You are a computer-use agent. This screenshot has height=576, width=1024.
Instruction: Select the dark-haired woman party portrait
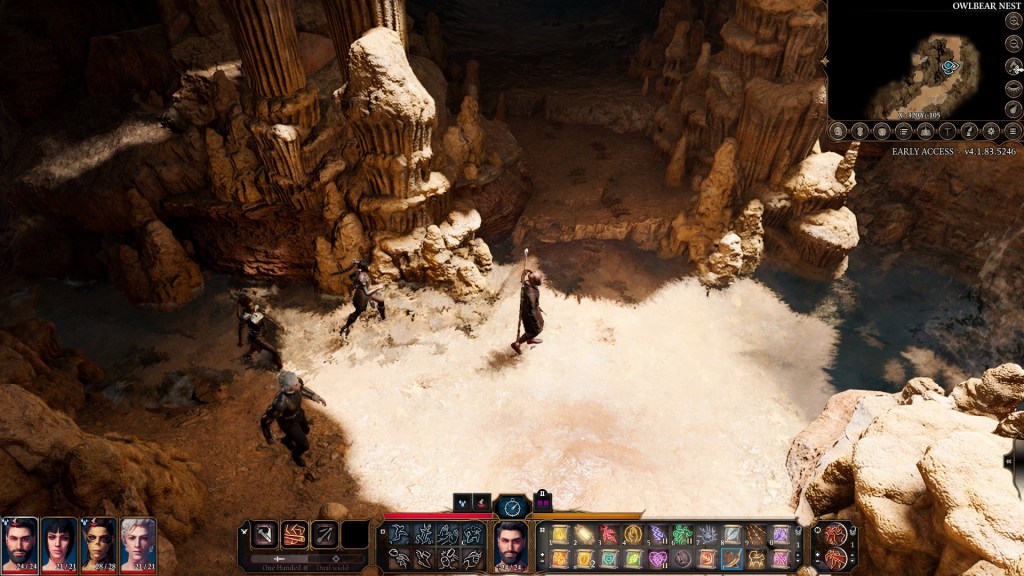click(x=59, y=543)
